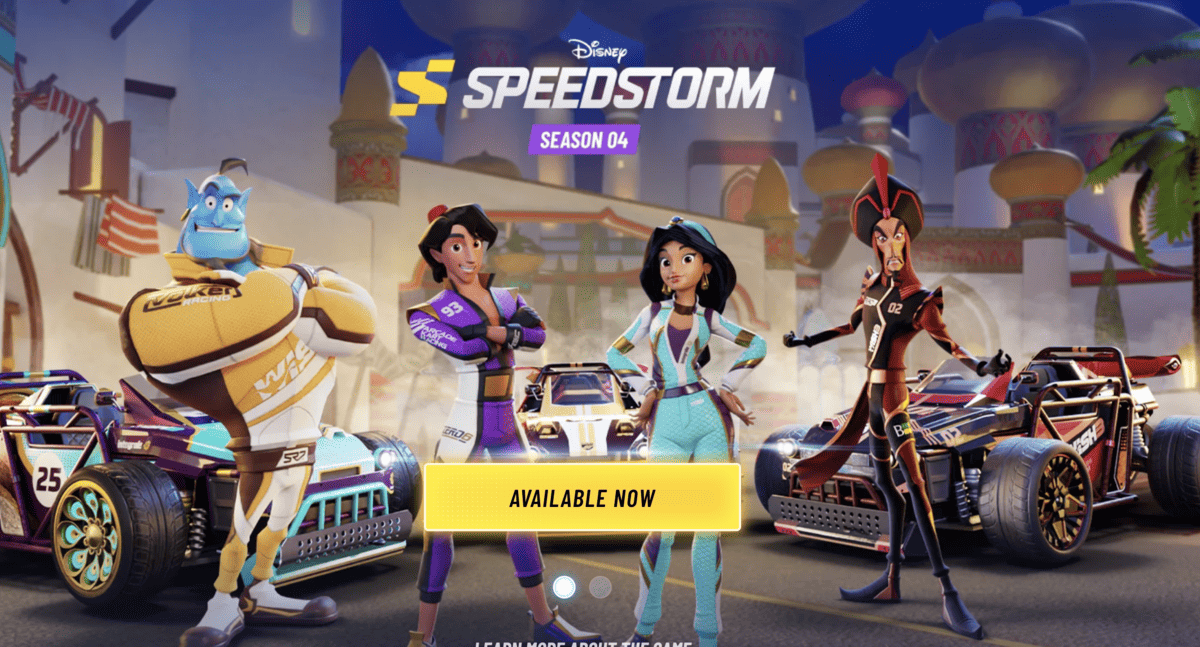The height and width of the screenshot is (647, 1200).
Task: Click the Disney Speedstorm logo
Action: 584,79
